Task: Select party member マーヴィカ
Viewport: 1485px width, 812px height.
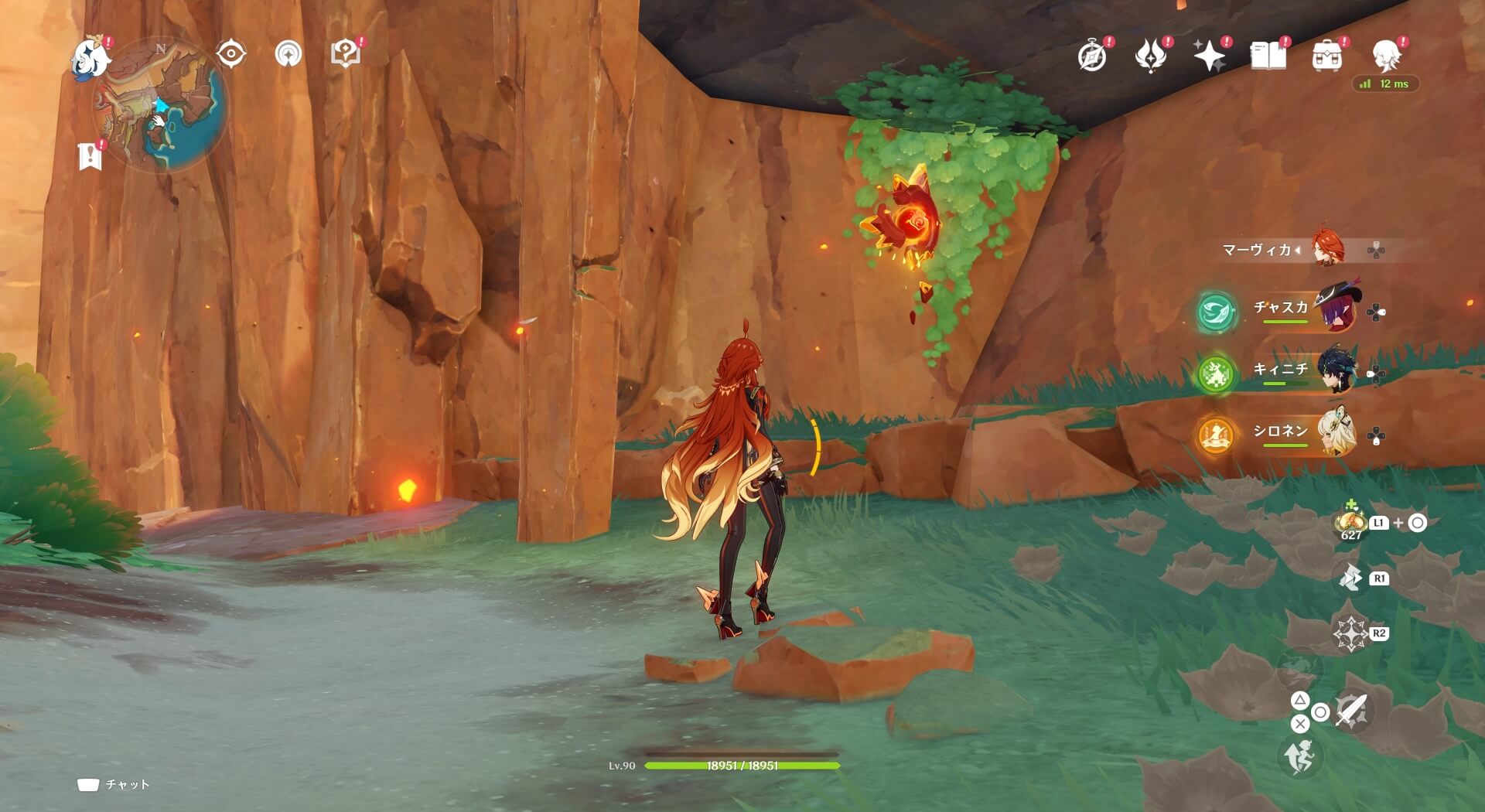Action: coord(1329,250)
